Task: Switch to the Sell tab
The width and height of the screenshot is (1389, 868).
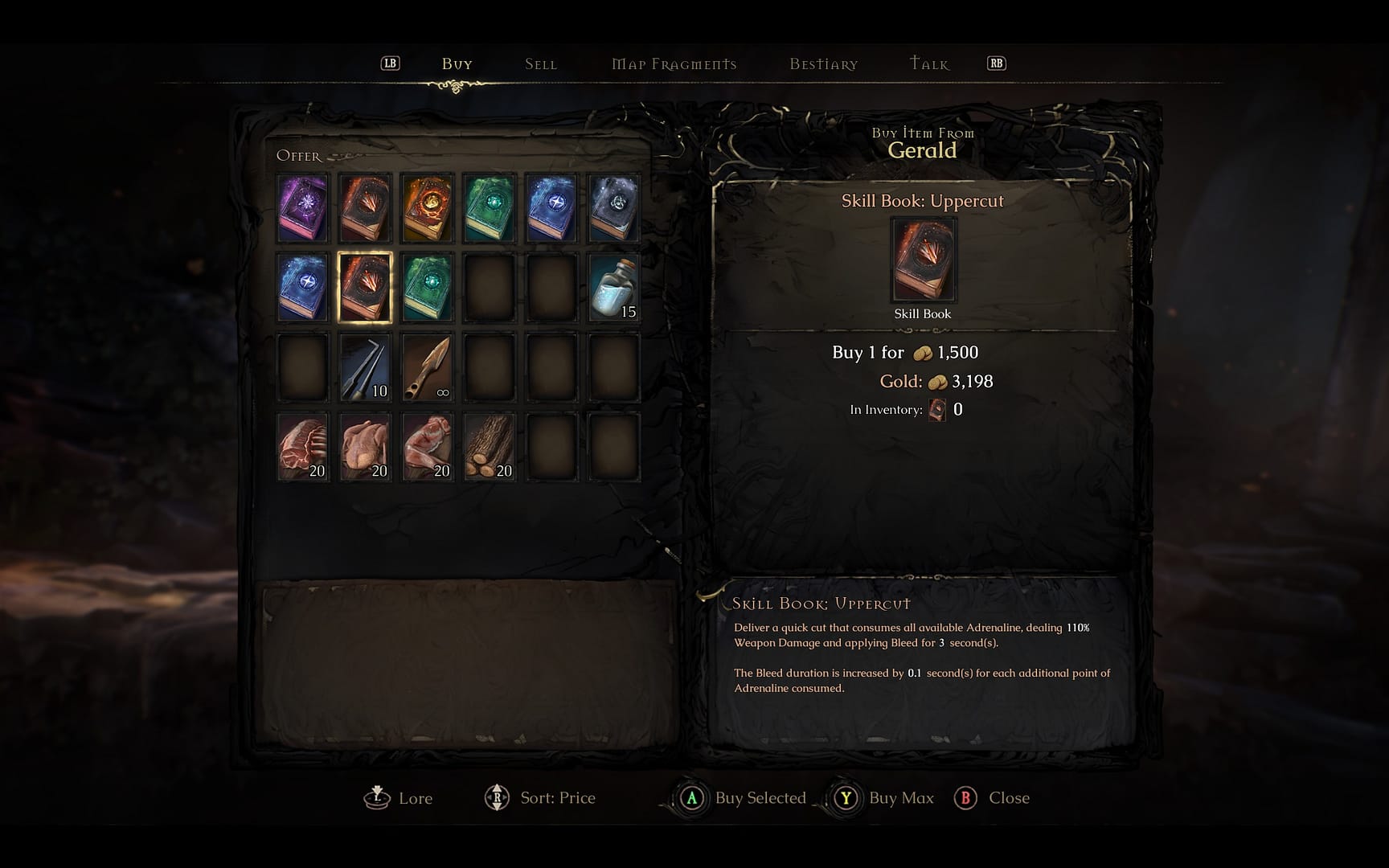Action: pos(540,64)
